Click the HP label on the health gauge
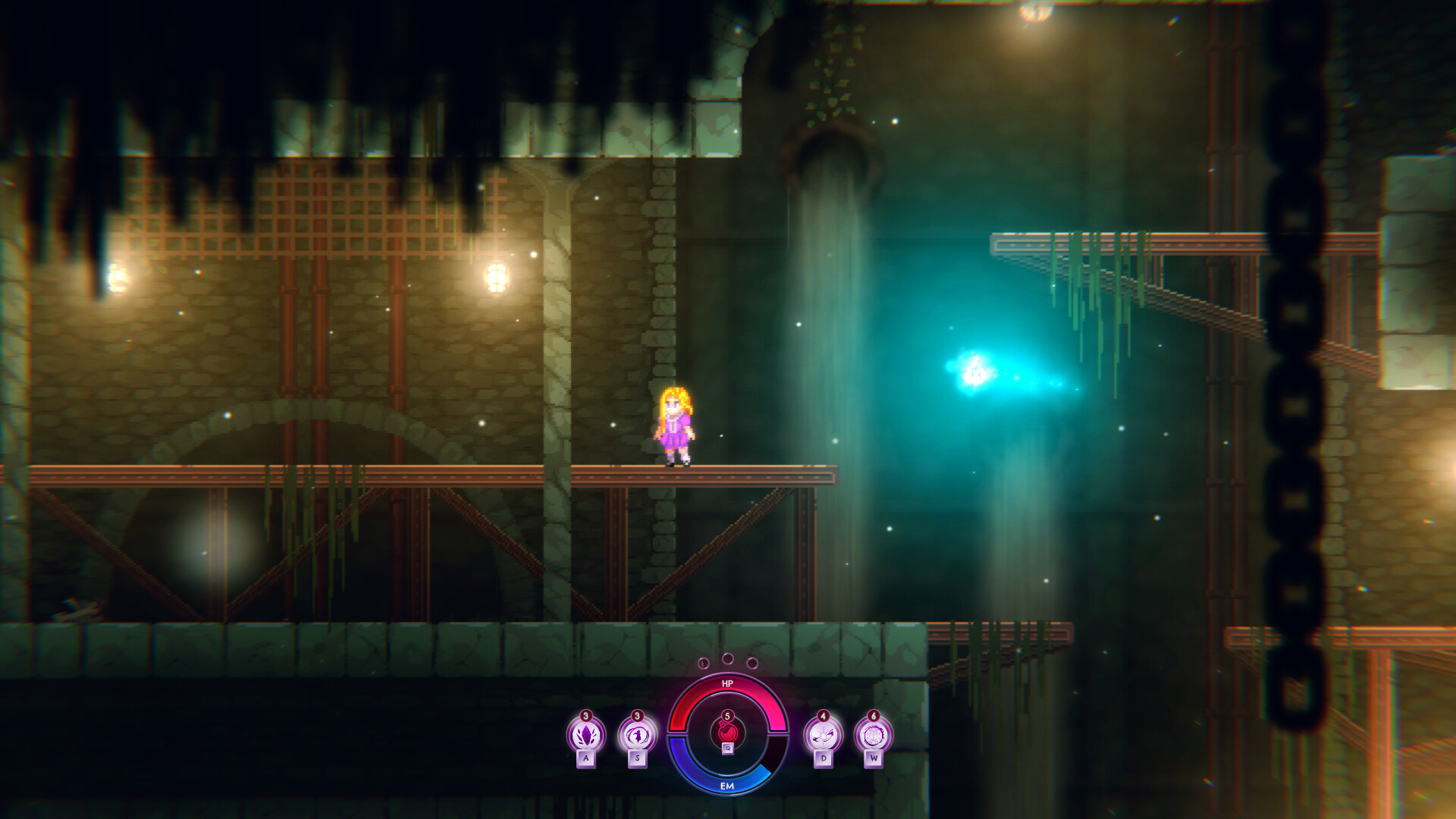 pyautogui.click(x=728, y=682)
